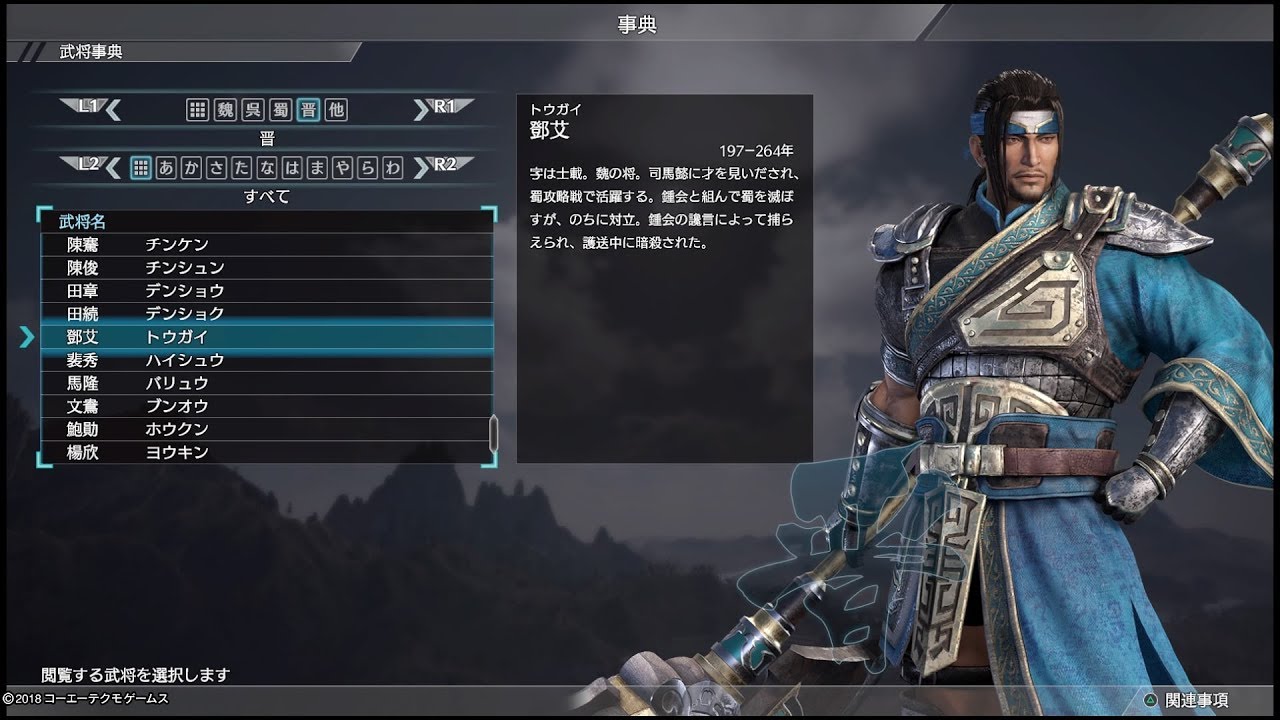1280x720 pixels.
Task: Click the warrior list scrollbar
Action: [x=493, y=432]
